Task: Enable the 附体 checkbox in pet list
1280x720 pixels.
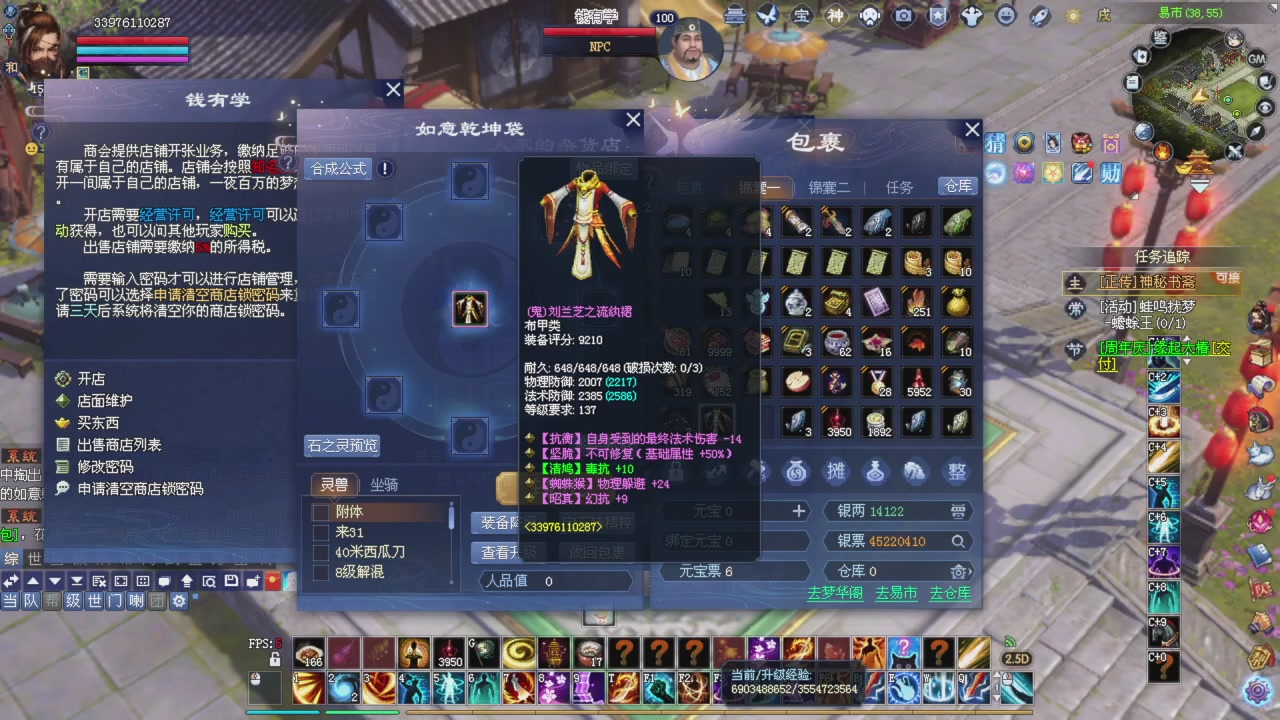Action: tap(321, 511)
